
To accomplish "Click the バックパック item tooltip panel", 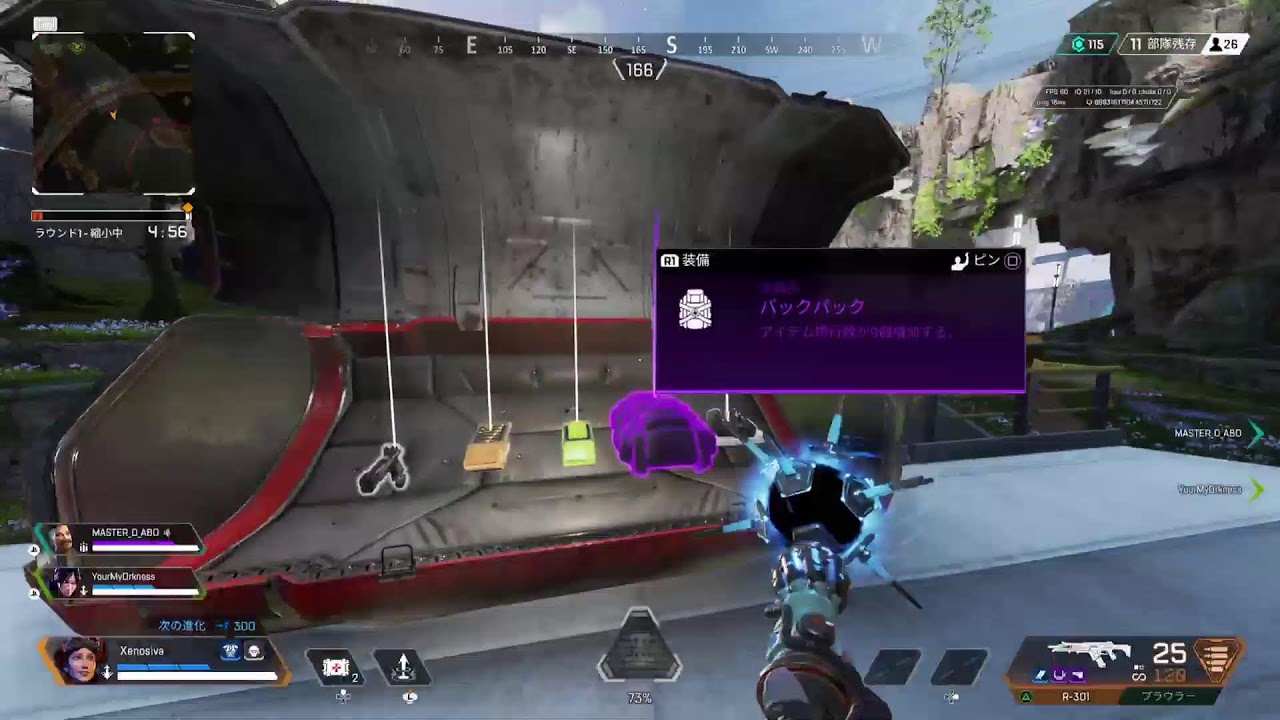I will tap(839, 320).
